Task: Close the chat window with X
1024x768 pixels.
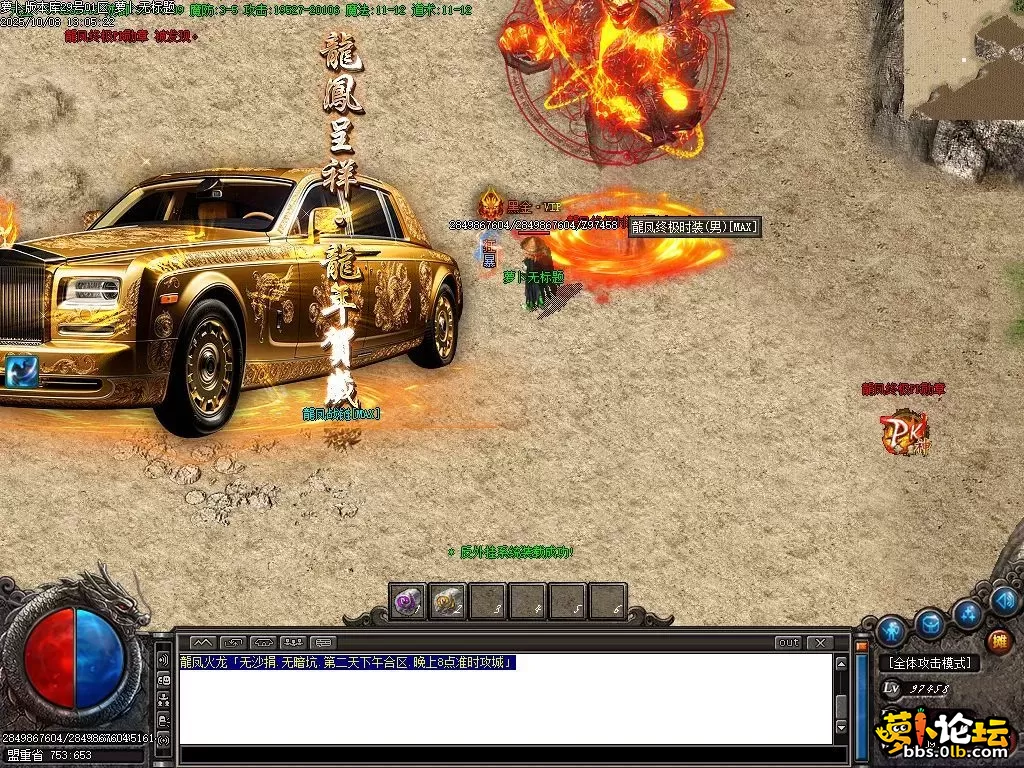Action: click(x=820, y=642)
